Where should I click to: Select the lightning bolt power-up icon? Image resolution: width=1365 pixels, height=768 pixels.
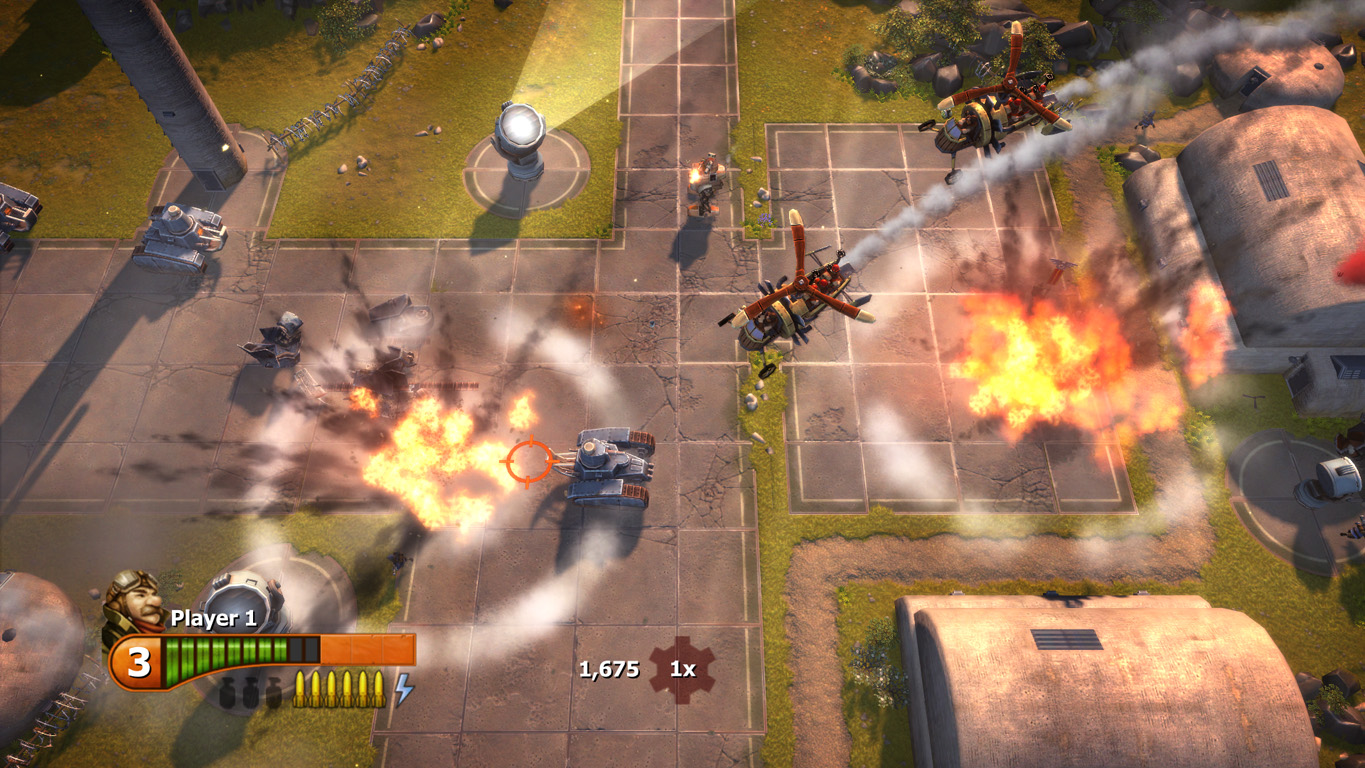pyautogui.click(x=403, y=688)
